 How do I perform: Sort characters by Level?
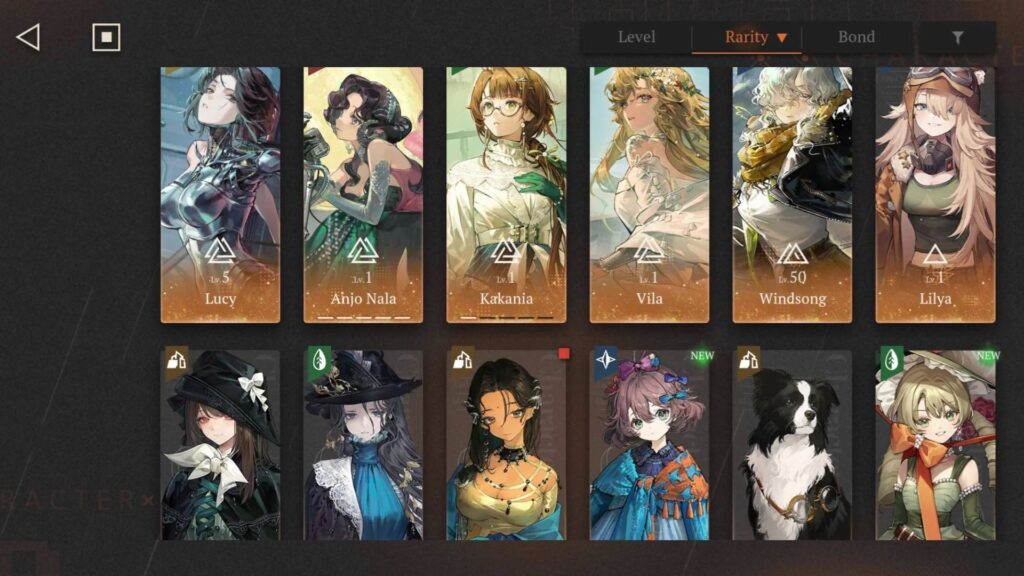(x=636, y=38)
